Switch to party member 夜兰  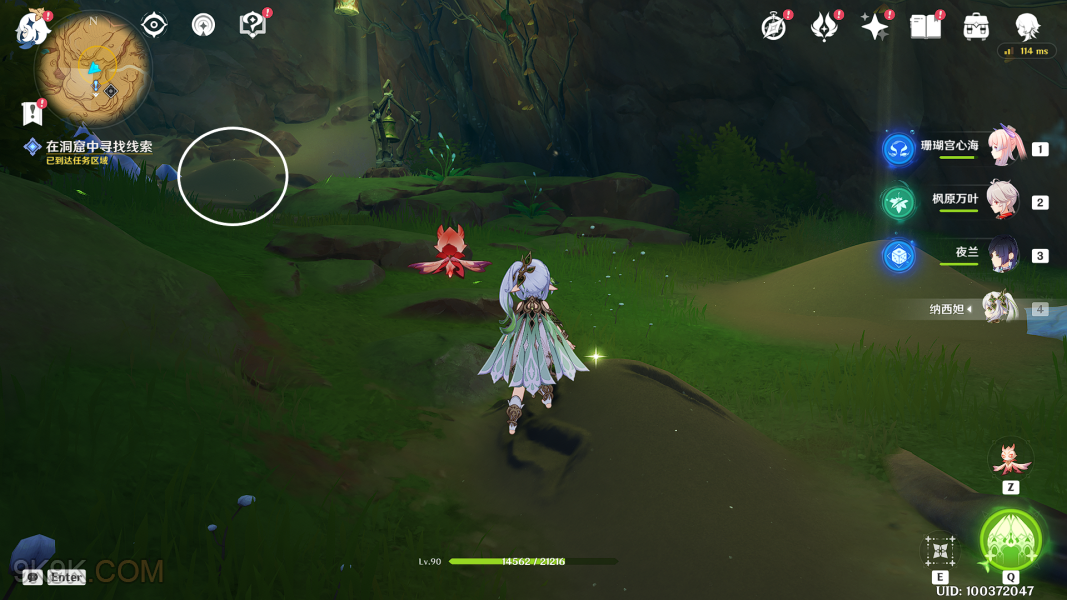click(1003, 255)
